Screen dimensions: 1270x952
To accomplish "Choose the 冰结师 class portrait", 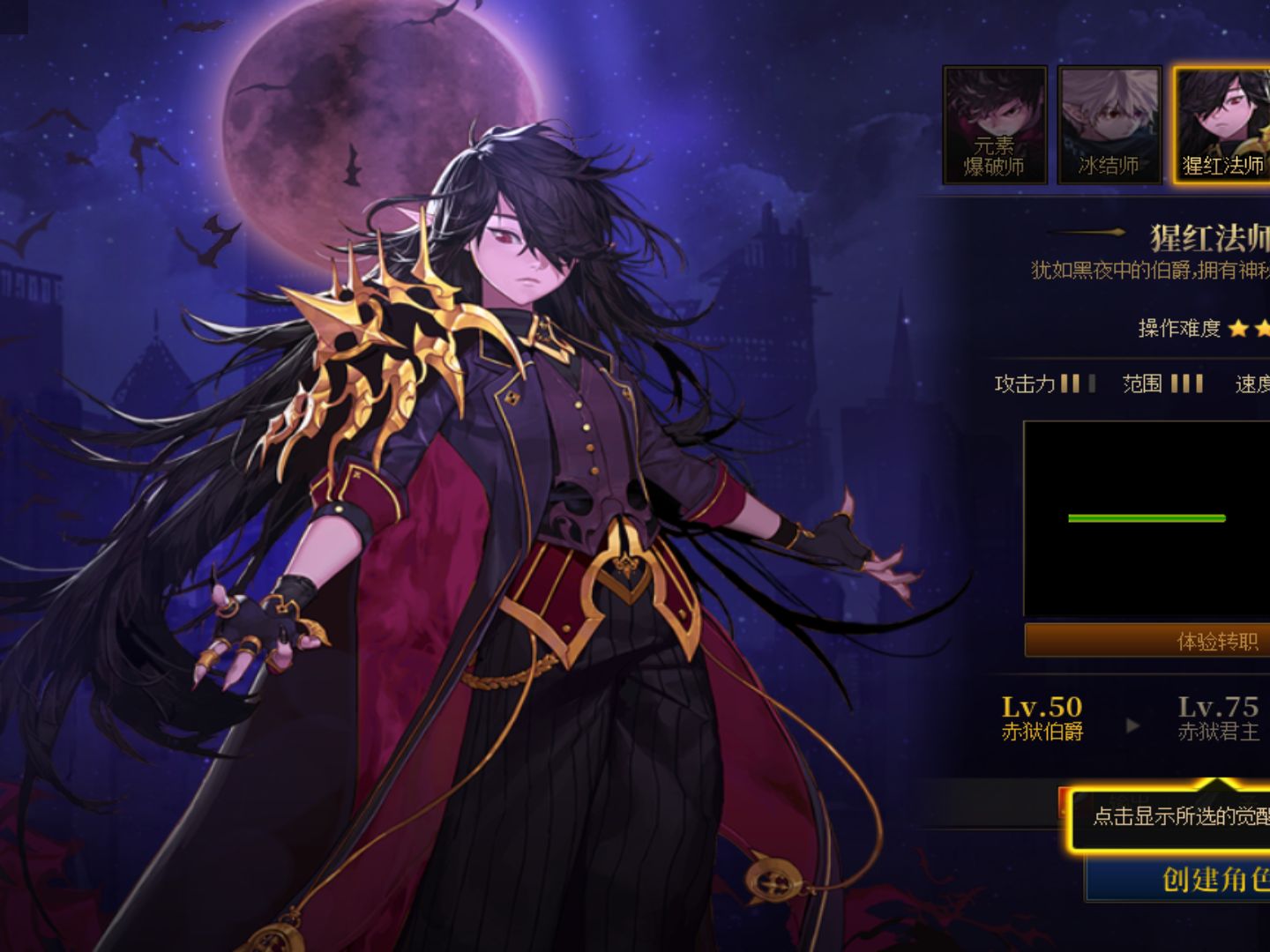I will (x=1109, y=125).
